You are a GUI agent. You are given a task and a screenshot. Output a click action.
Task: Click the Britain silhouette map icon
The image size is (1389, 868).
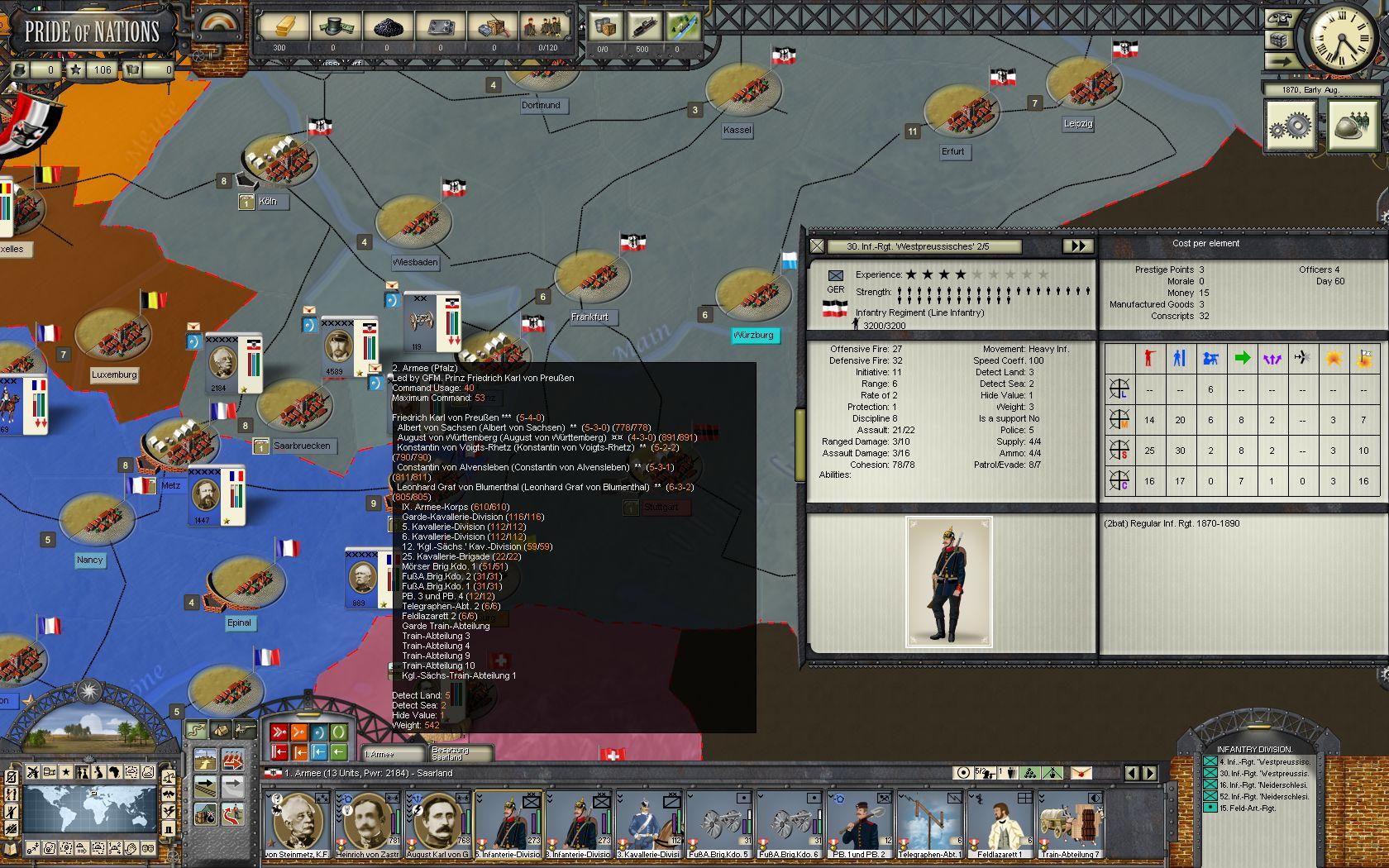98,772
